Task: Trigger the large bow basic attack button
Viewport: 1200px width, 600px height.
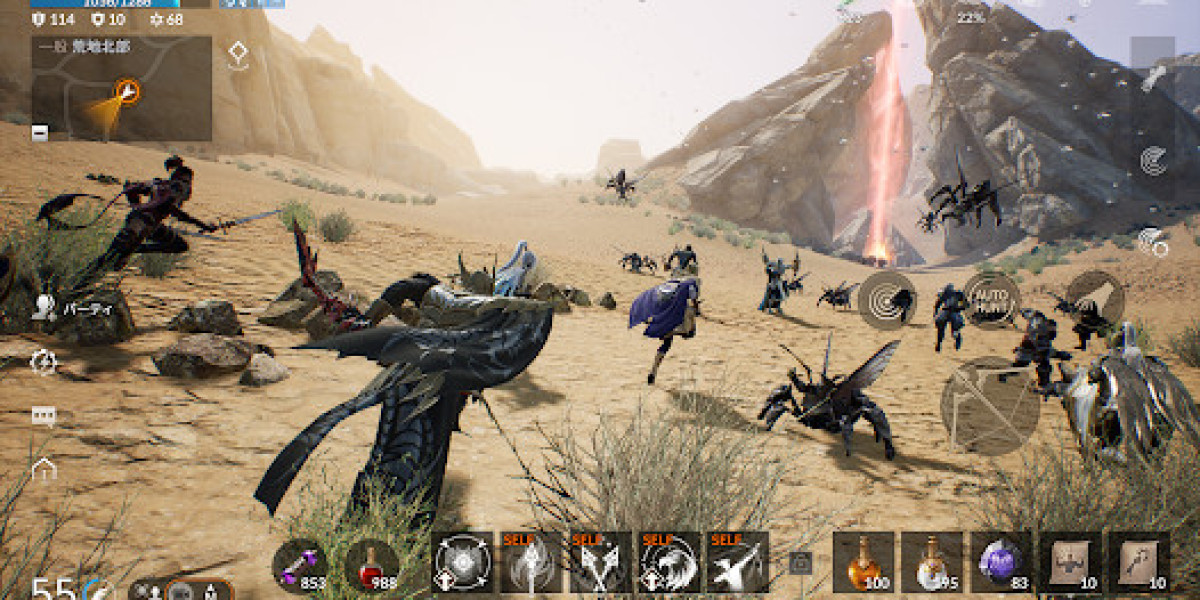Action: 990,405
